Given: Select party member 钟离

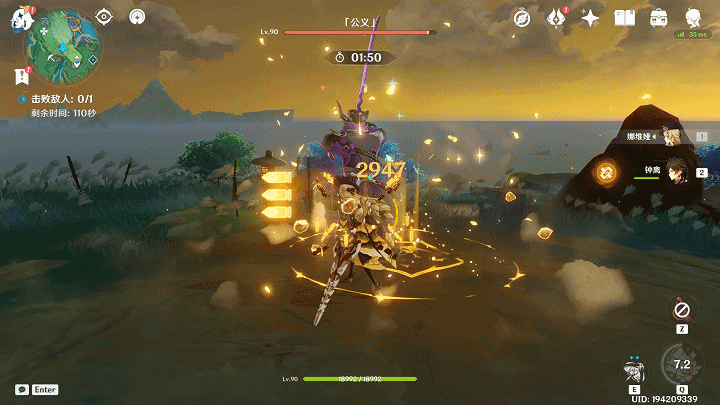Looking at the screenshot, I should [x=668, y=172].
